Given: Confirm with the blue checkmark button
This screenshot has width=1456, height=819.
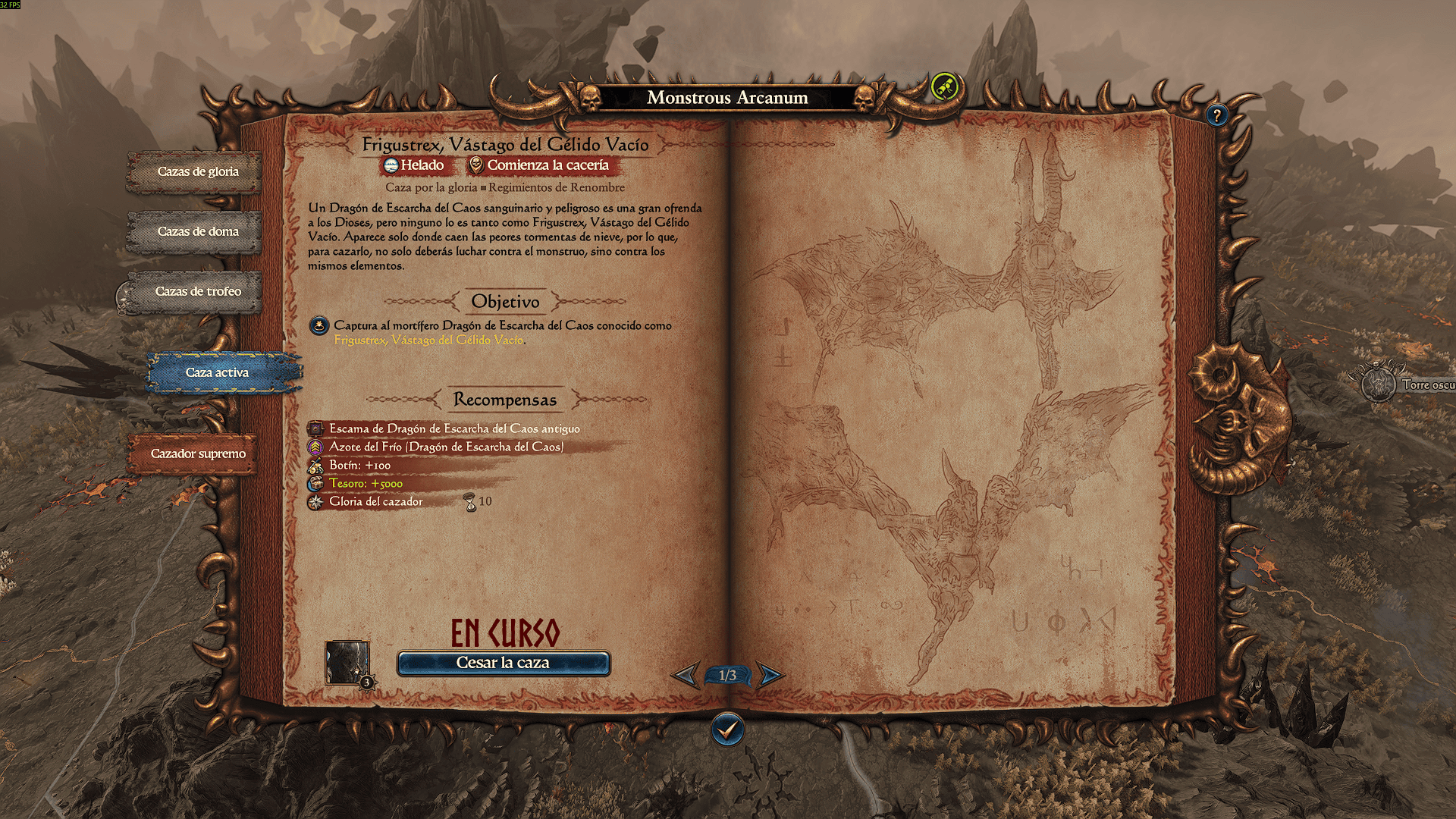Looking at the screenshot, I should 727,730.
